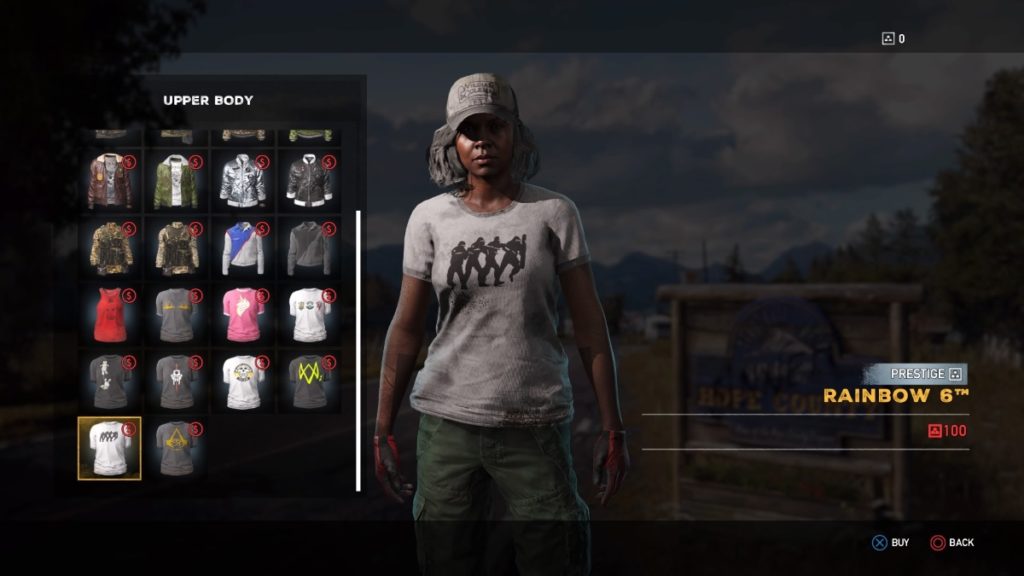Choose the white tee with three badges
This screenshot has width=1024, height=576.
[309, 314]
